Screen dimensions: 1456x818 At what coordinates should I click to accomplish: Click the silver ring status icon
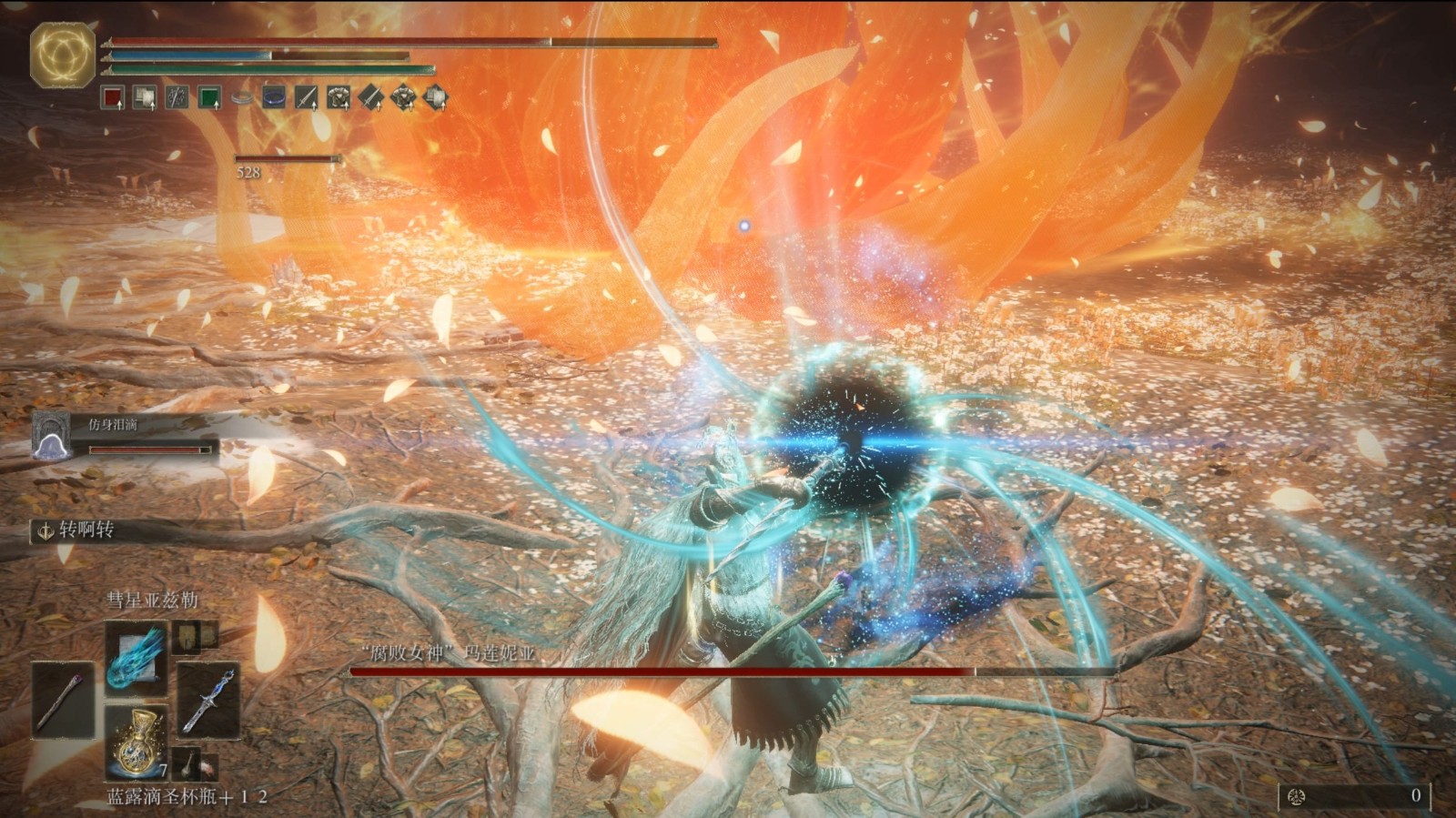pyautogui.click(x=242, y=97)
